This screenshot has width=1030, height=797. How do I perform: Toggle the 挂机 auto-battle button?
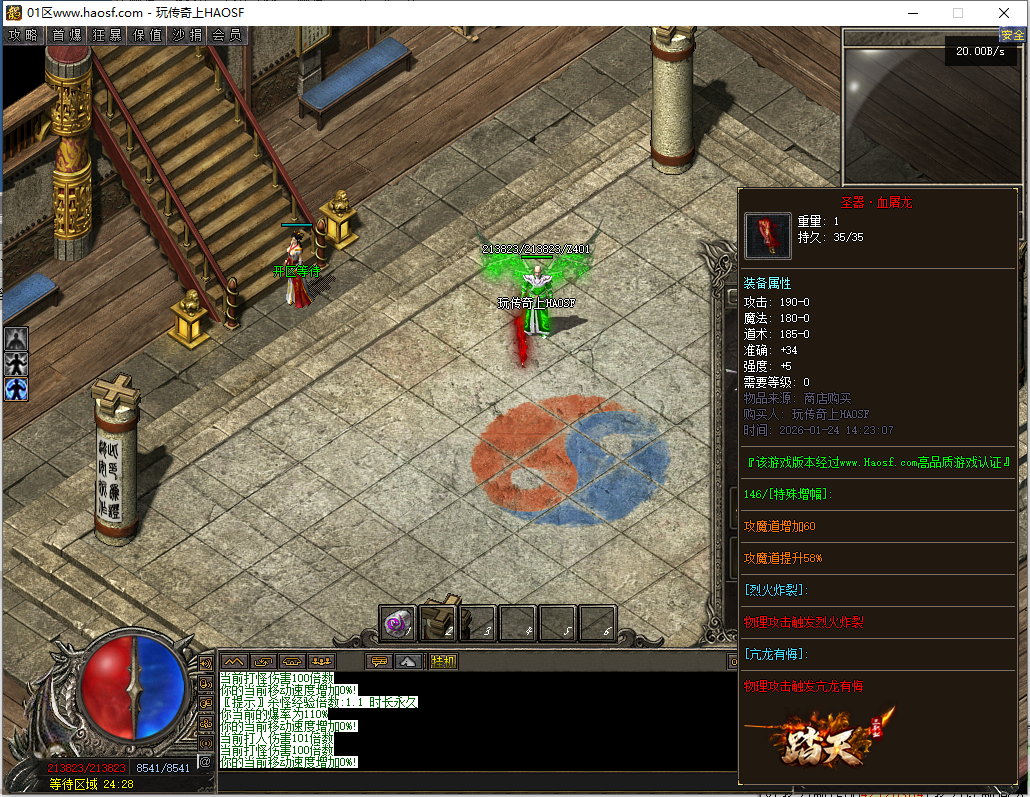pos(443,661)
